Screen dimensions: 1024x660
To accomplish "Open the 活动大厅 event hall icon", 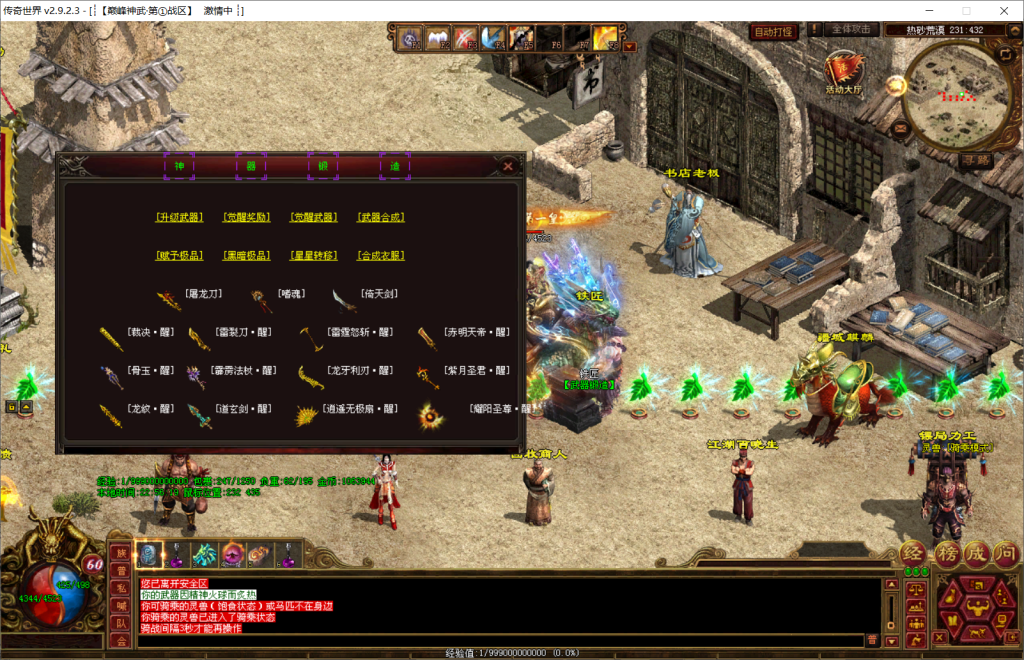I will pyautogui.click(x=842, y=72).
